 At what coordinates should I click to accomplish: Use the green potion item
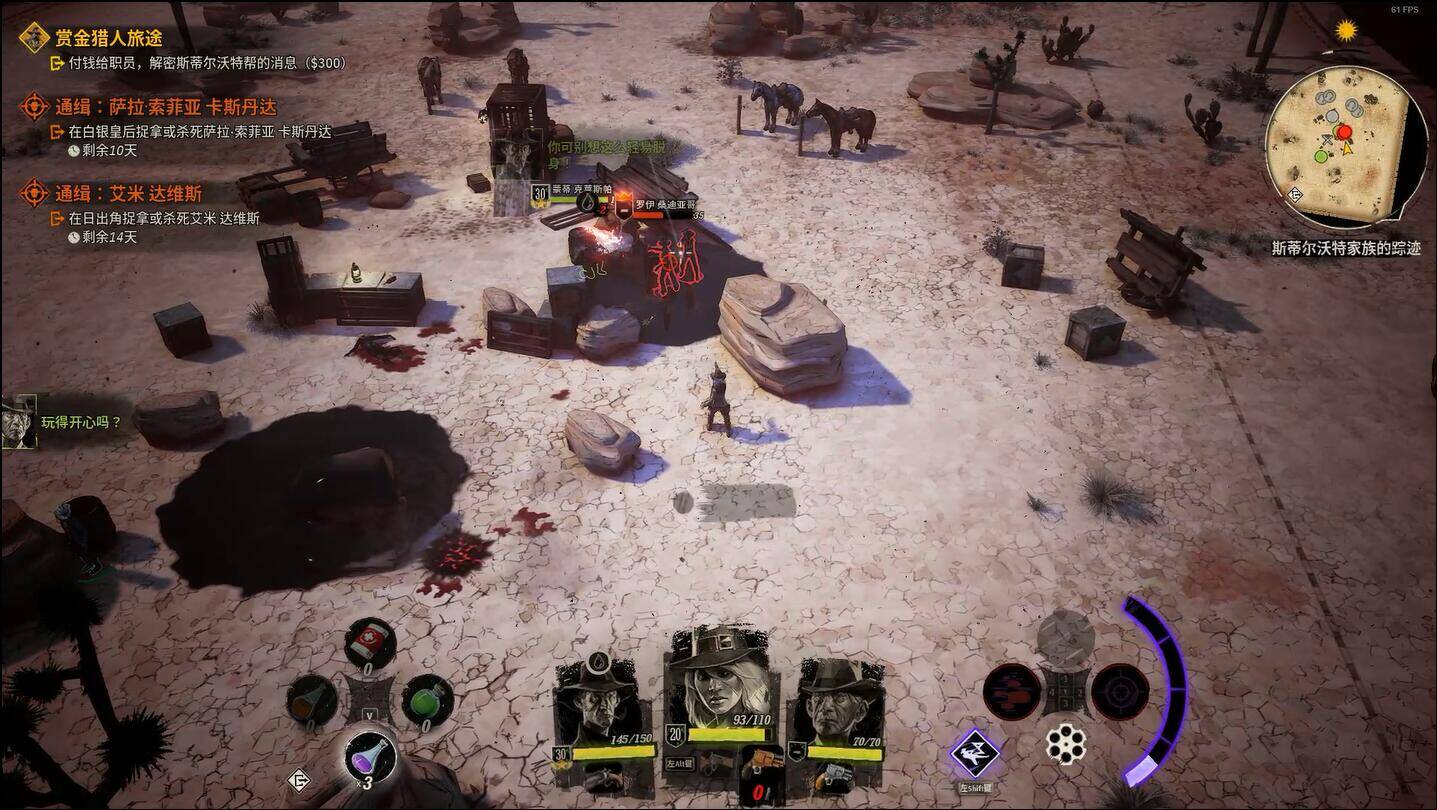(x=427, y=698)
